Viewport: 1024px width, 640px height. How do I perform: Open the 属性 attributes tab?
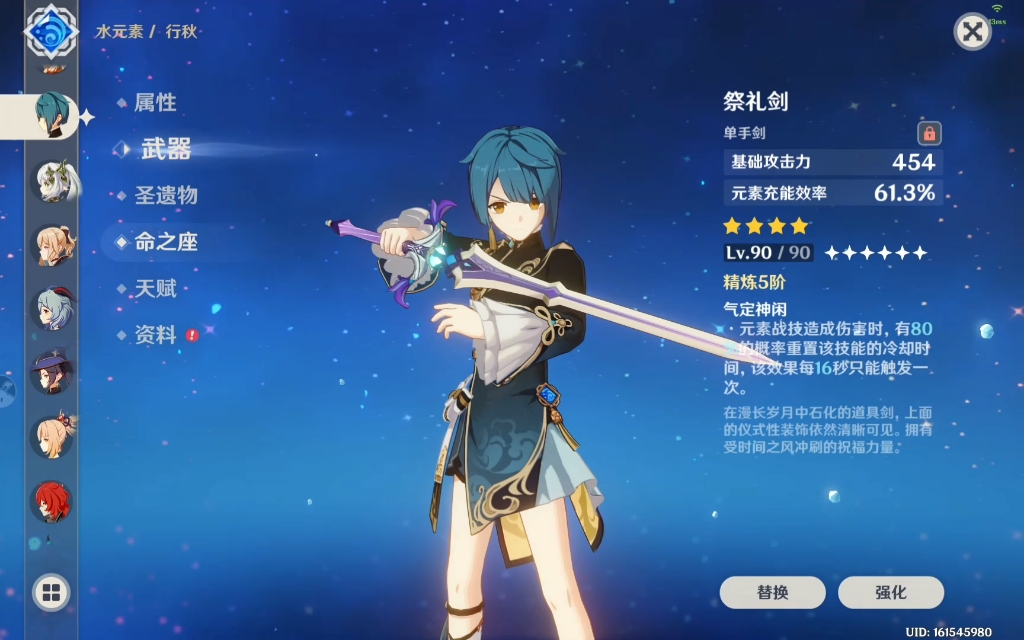pos(155,102)
